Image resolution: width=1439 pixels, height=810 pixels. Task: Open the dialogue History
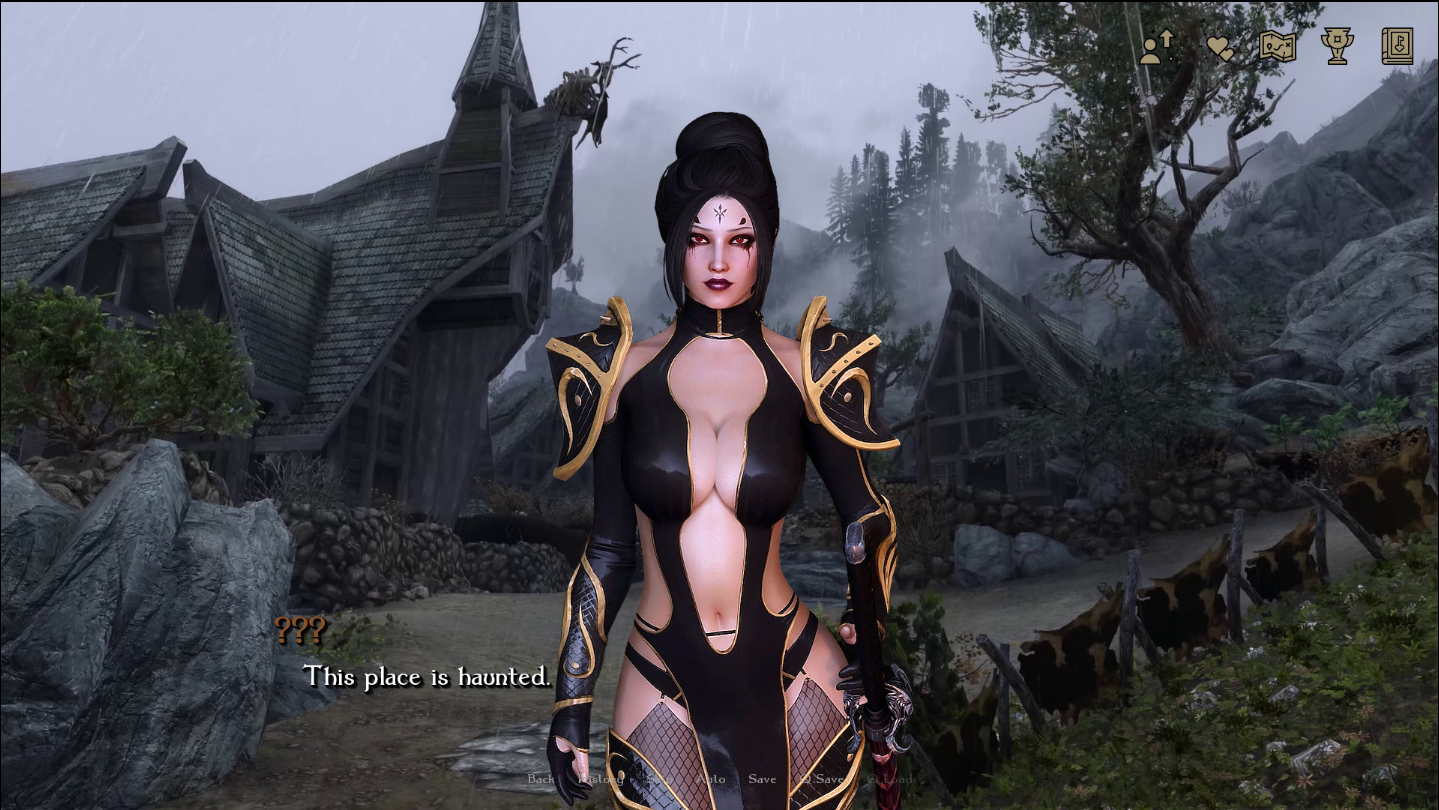pos(600,779)
